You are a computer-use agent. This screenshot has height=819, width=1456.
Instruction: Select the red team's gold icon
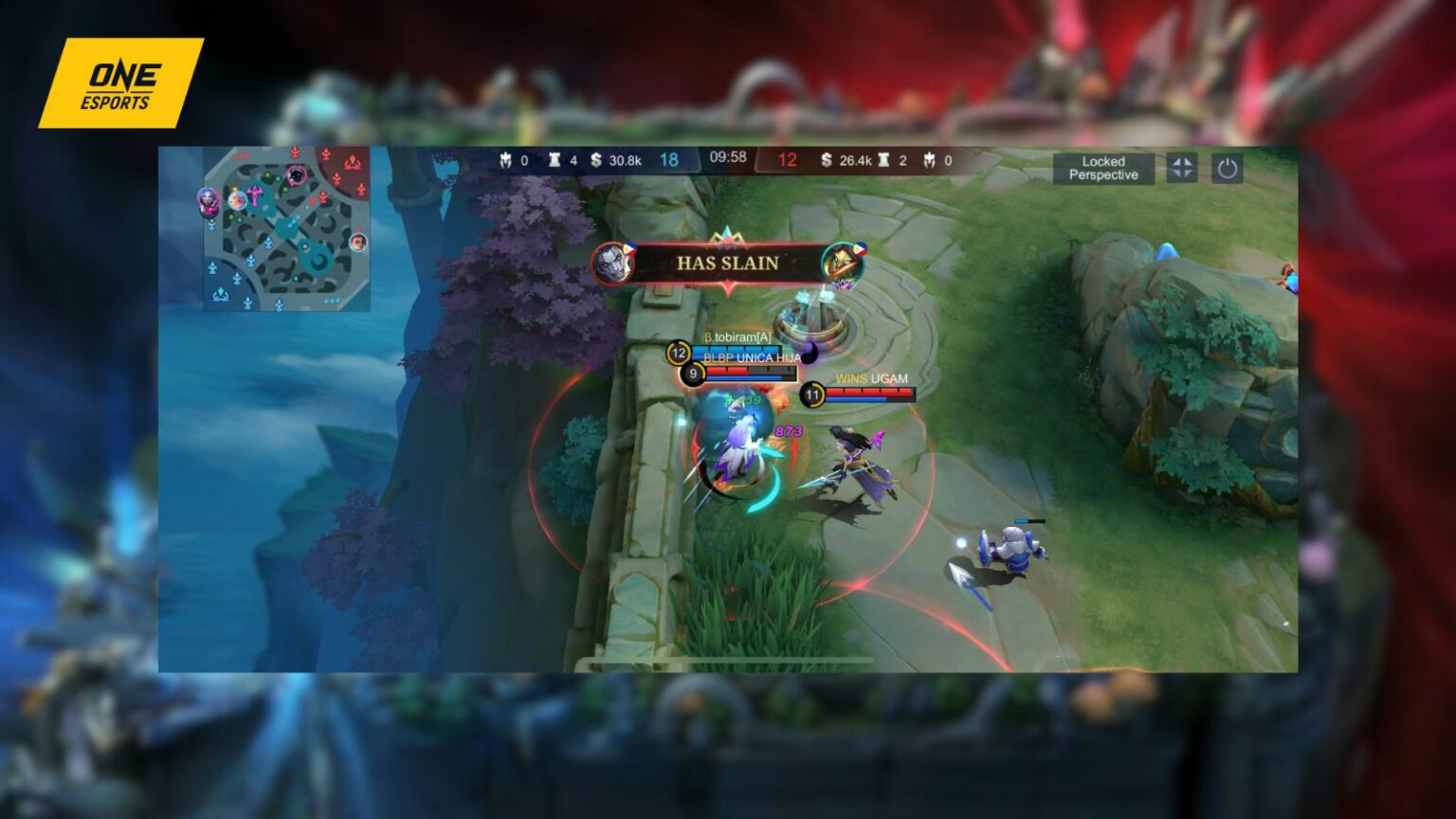(827, 160)
